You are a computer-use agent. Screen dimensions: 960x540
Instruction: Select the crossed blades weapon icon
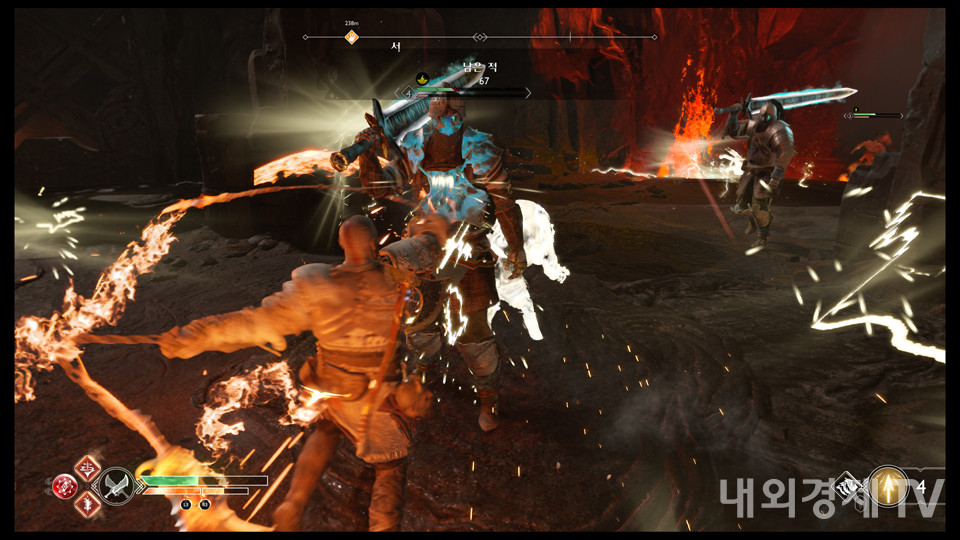118,486
